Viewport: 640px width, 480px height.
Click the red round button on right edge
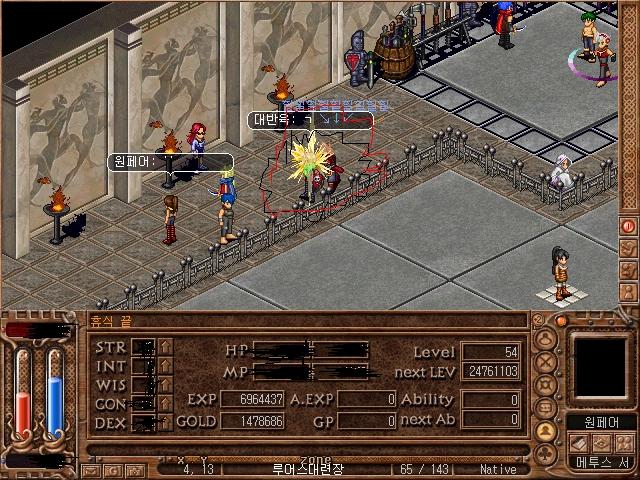pos(629,226)
